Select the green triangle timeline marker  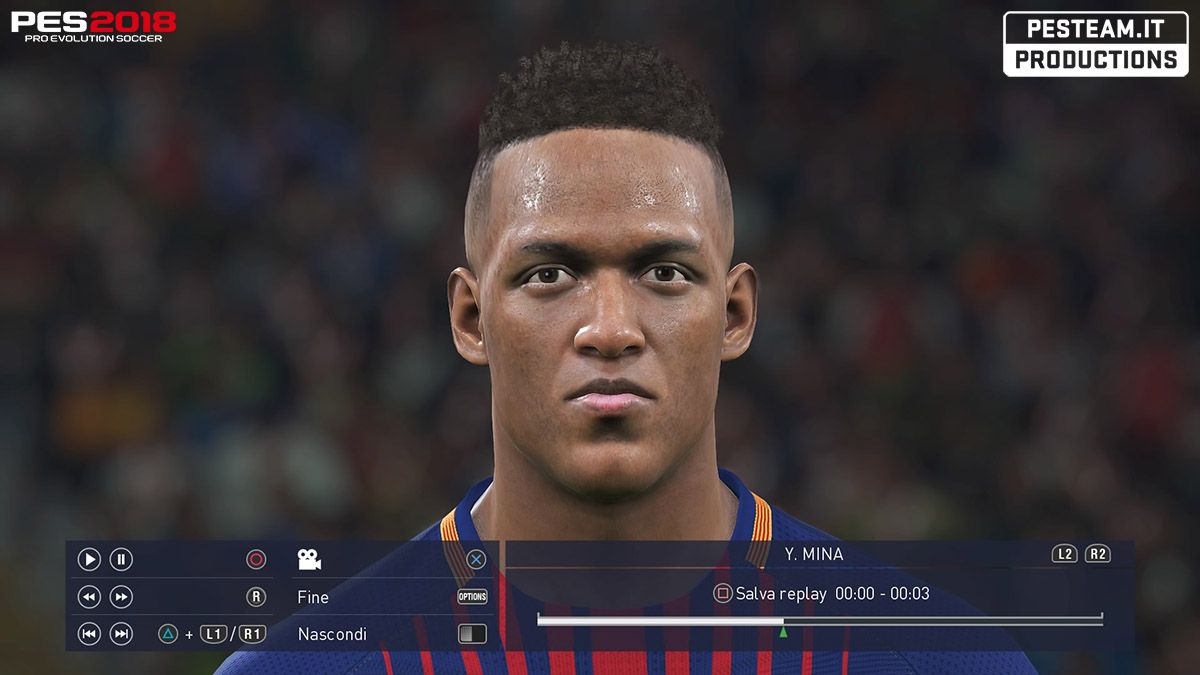click(x=783, y=631)
